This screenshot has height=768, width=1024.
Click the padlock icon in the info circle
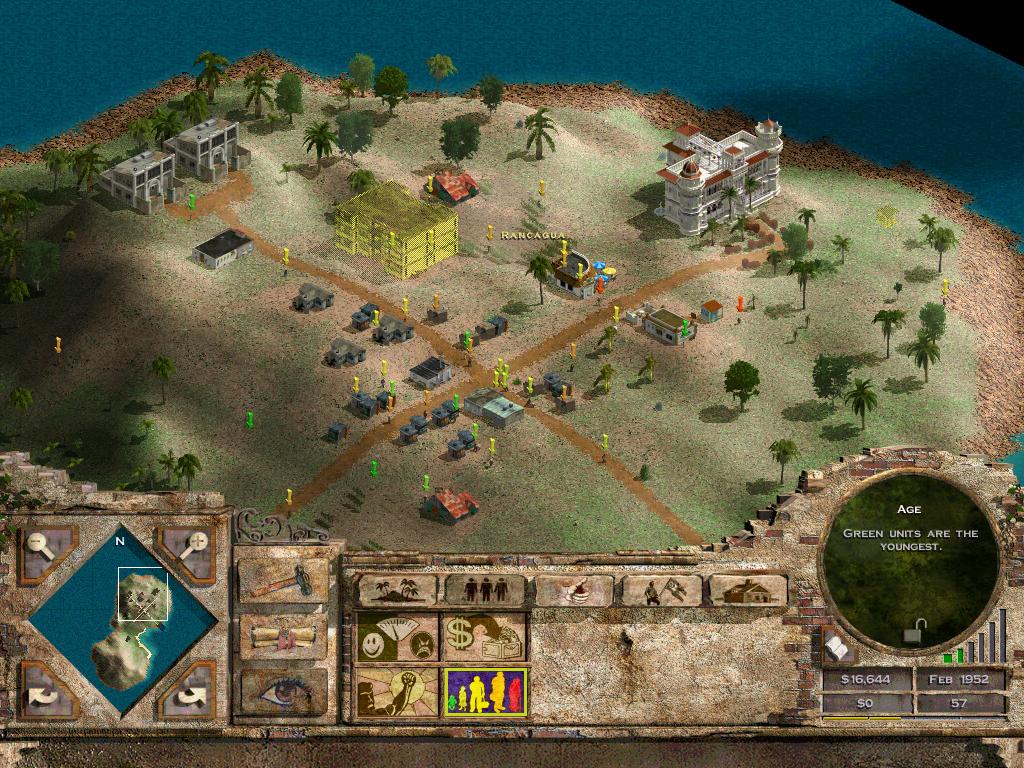tap(911, 632)
